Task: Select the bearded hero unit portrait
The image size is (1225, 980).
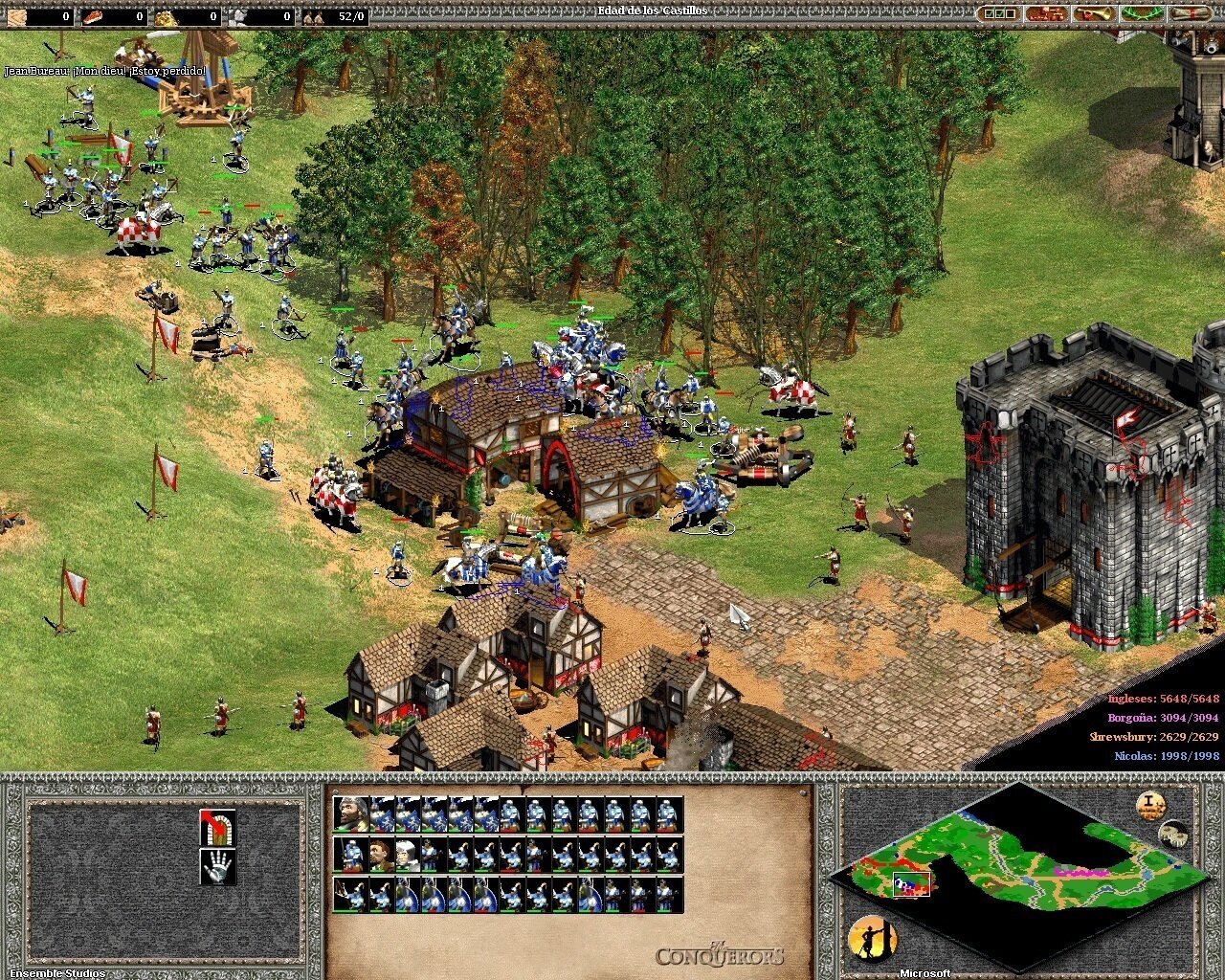Action: coord(350,814)
